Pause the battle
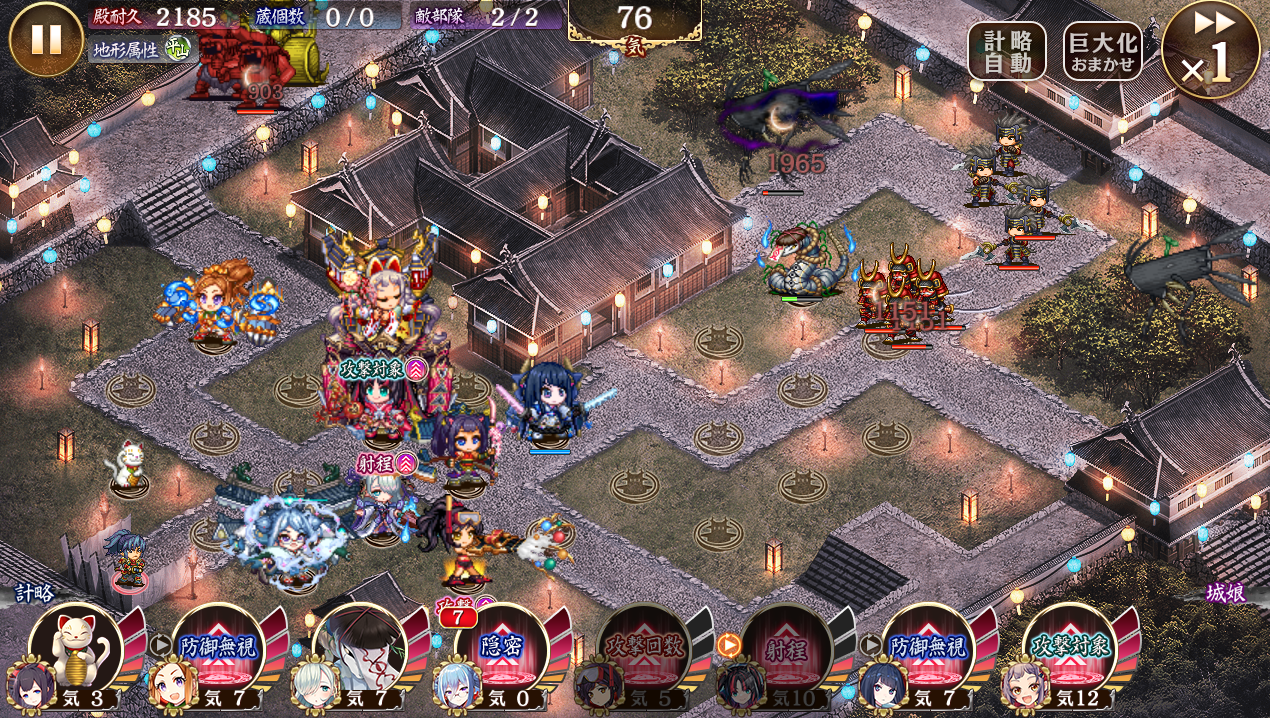 coord(46,40)
